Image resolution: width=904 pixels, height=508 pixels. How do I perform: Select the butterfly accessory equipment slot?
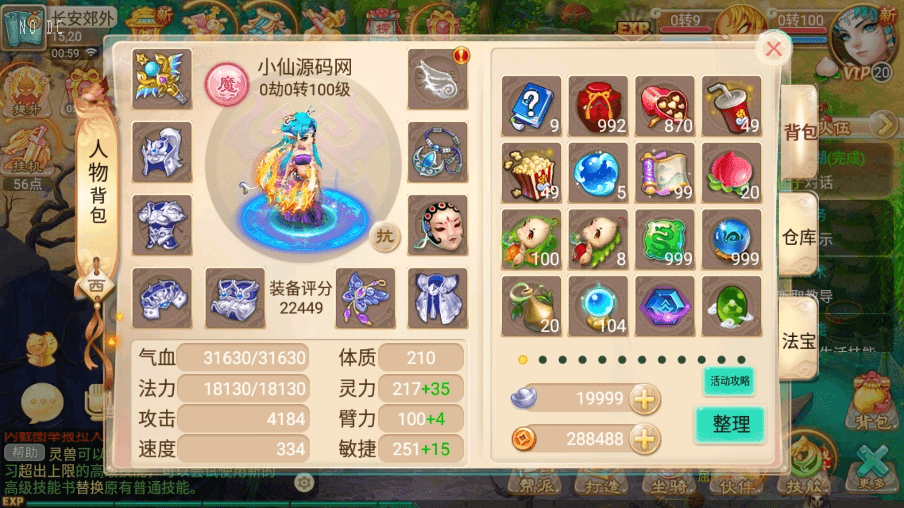tap(364, 297)
